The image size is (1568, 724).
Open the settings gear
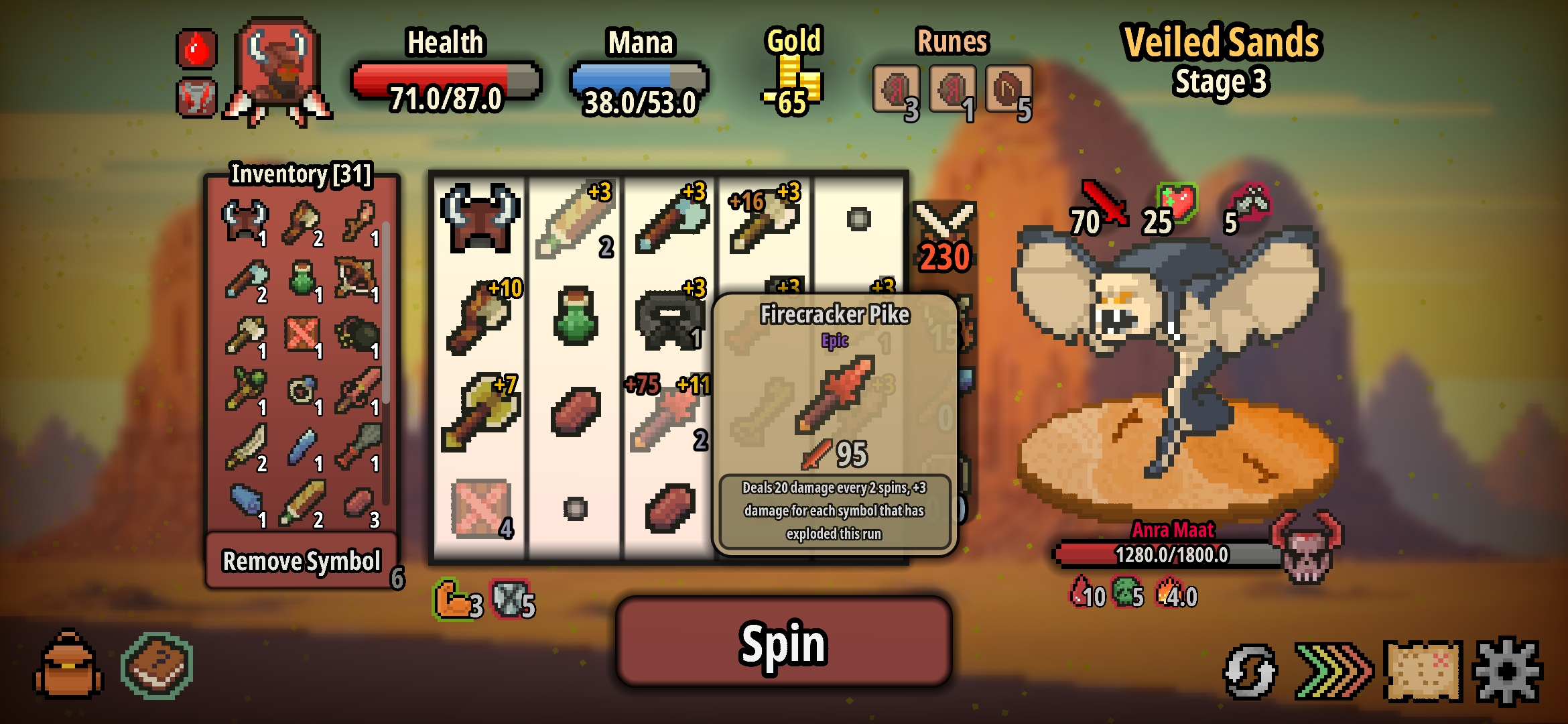pyautogui.click(x=1507, y=670)
